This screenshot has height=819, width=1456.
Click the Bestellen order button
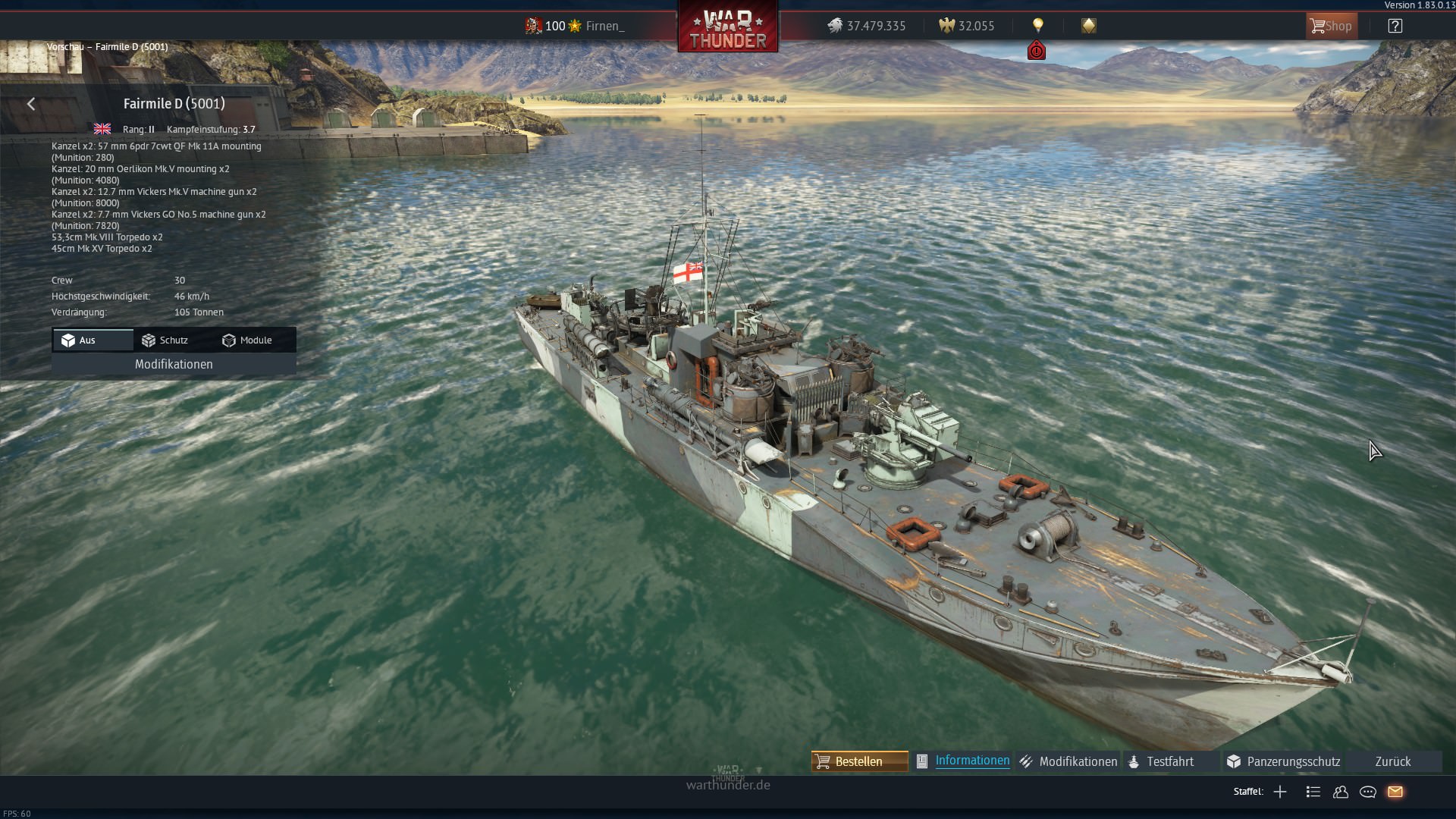point(859,761)
